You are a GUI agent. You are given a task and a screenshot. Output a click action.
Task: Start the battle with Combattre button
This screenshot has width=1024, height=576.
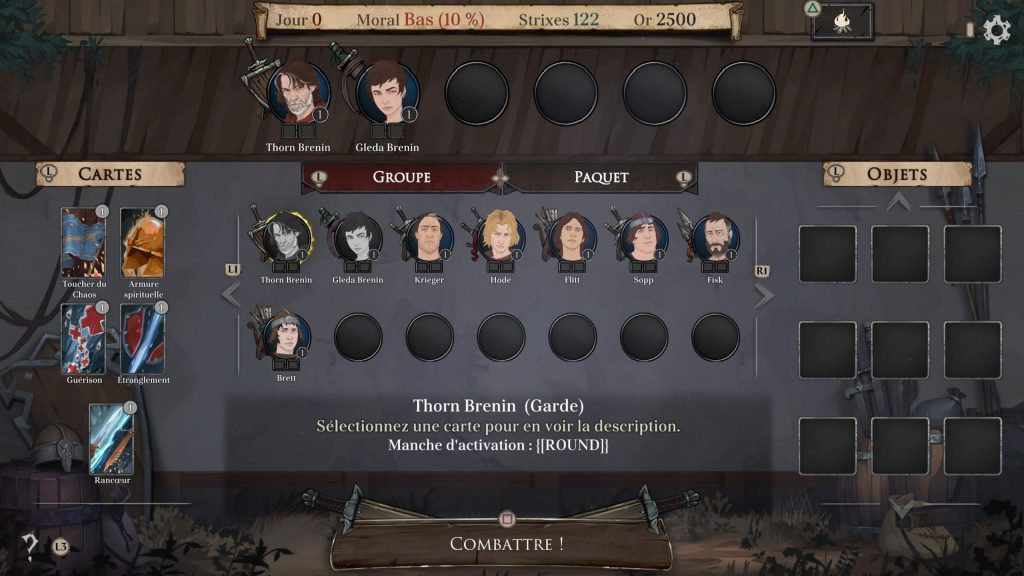click(x=505, y=544)
